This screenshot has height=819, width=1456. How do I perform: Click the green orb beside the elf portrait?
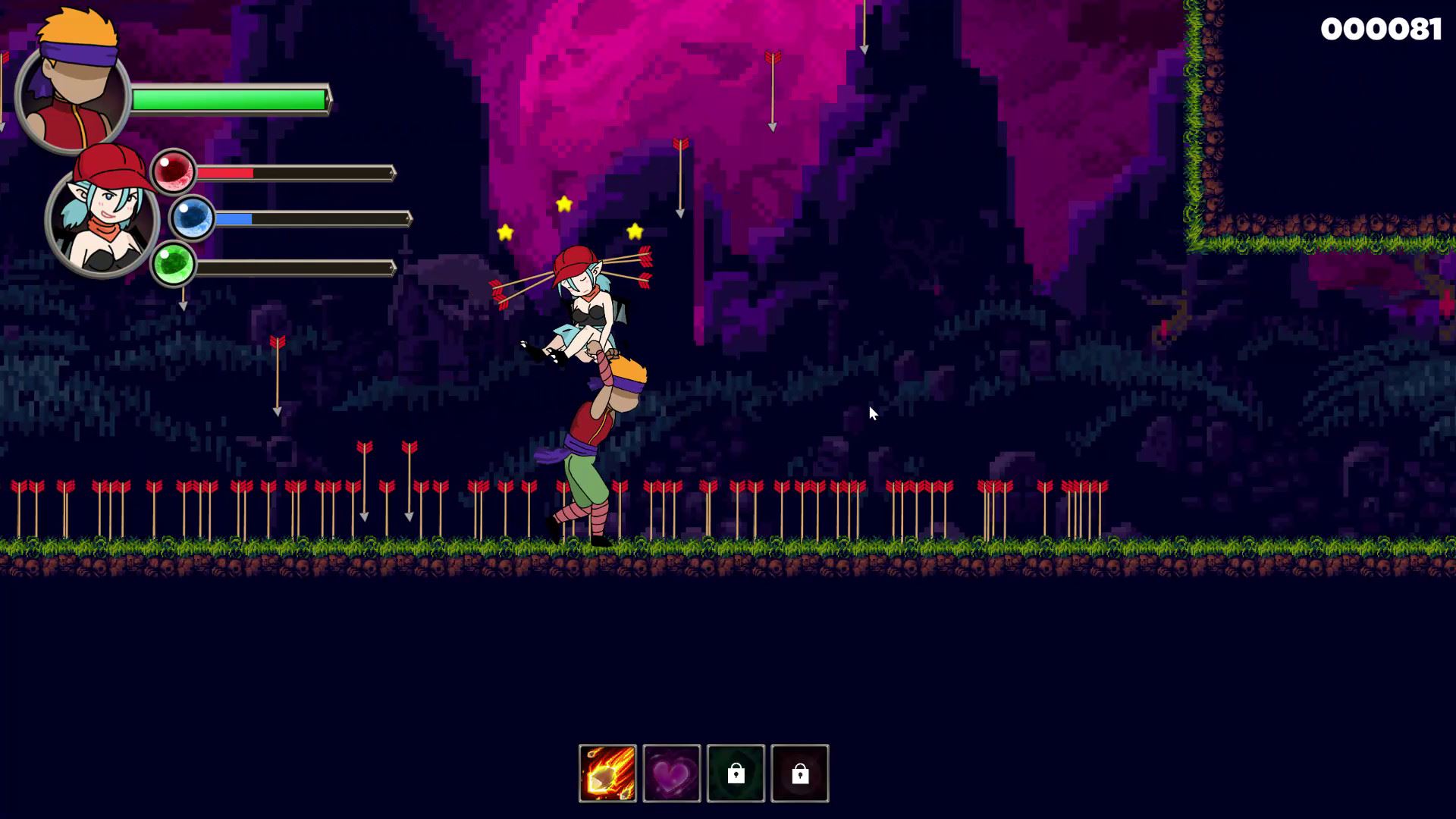click(x=174, y=265)
